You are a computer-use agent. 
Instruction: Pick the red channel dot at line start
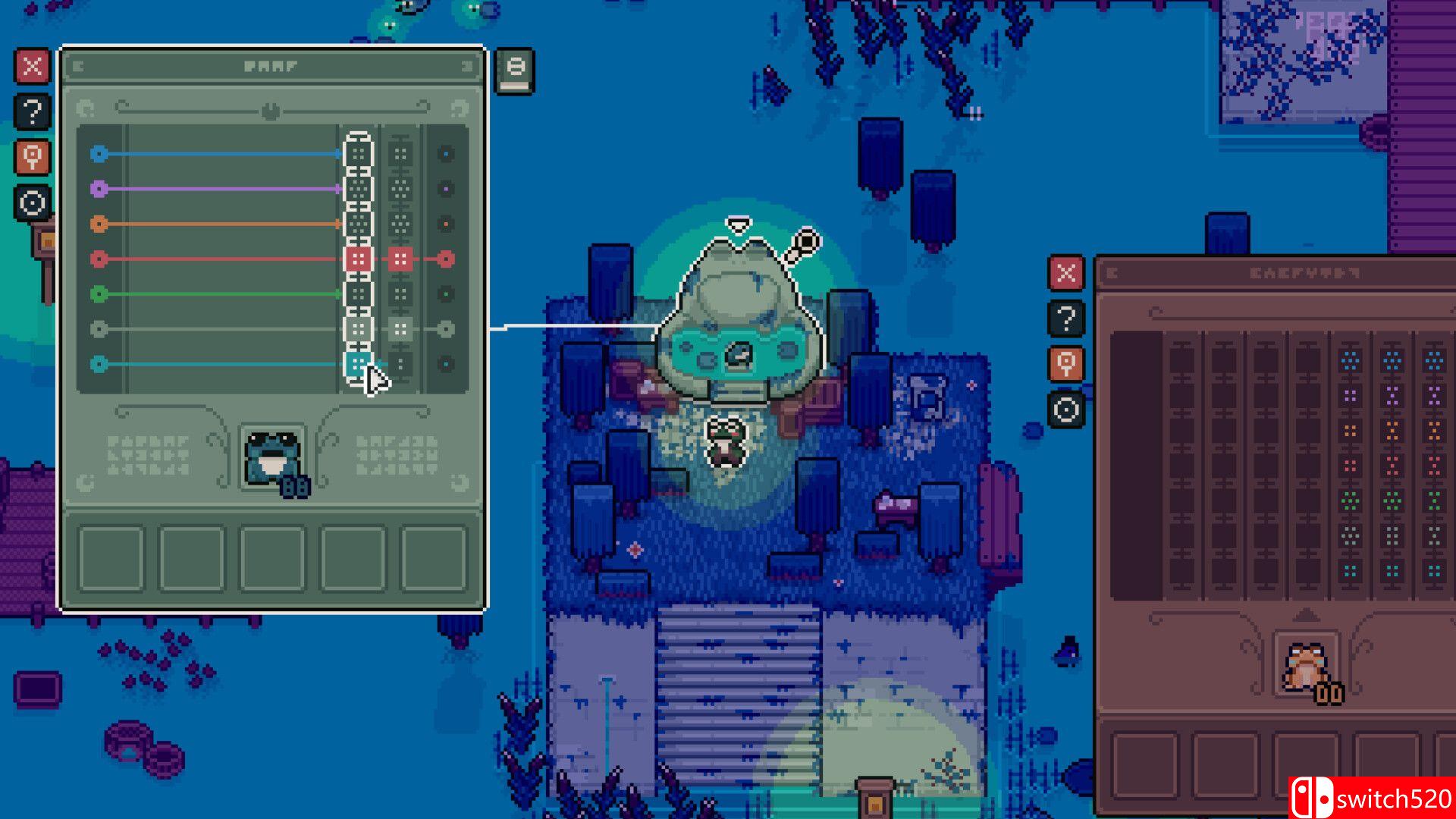[x=99, y=259]
